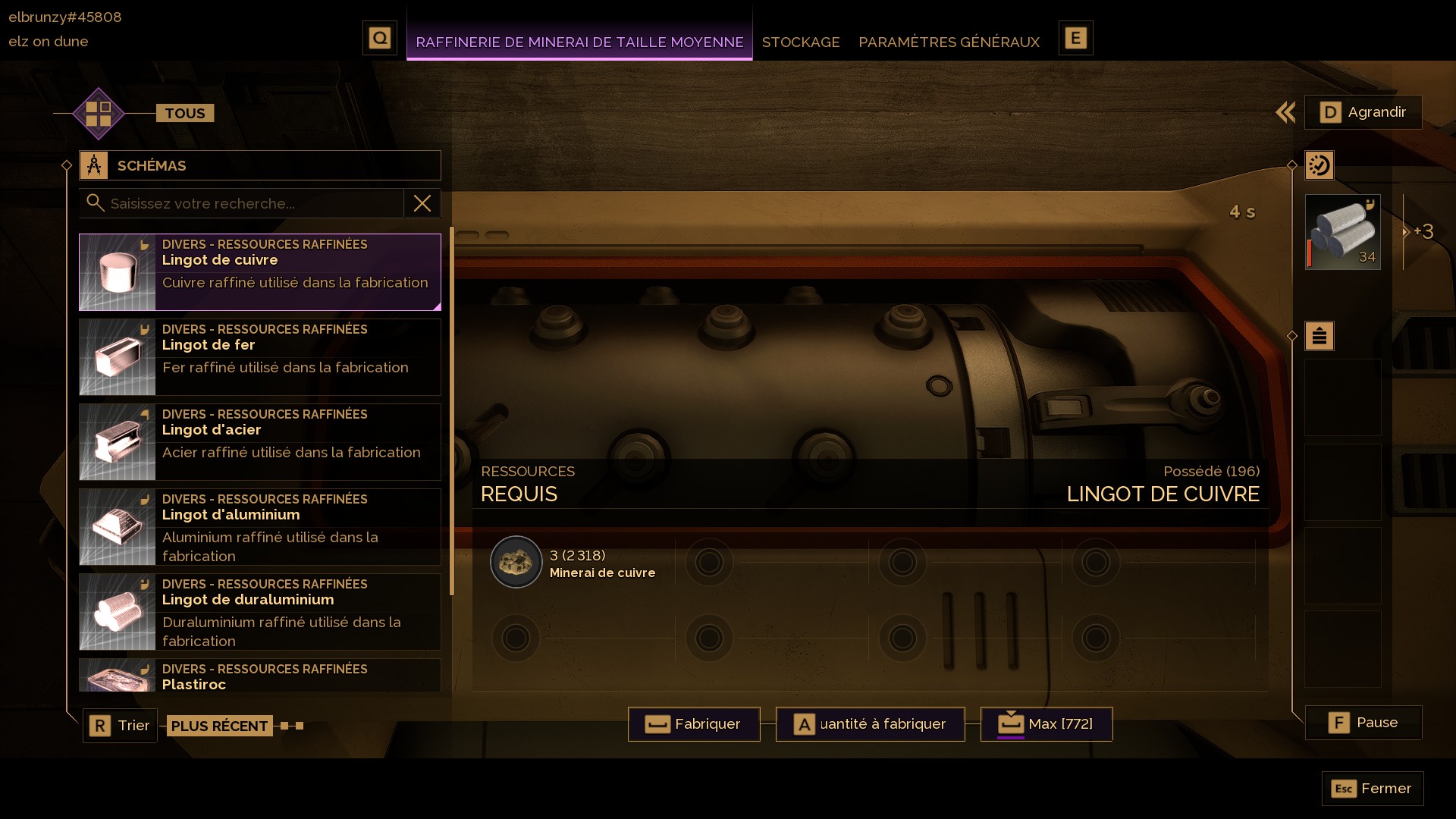Viewport: 1456px width, 819px height.
Task: Clear the search with the X button
Action: [x=422, y=203]
